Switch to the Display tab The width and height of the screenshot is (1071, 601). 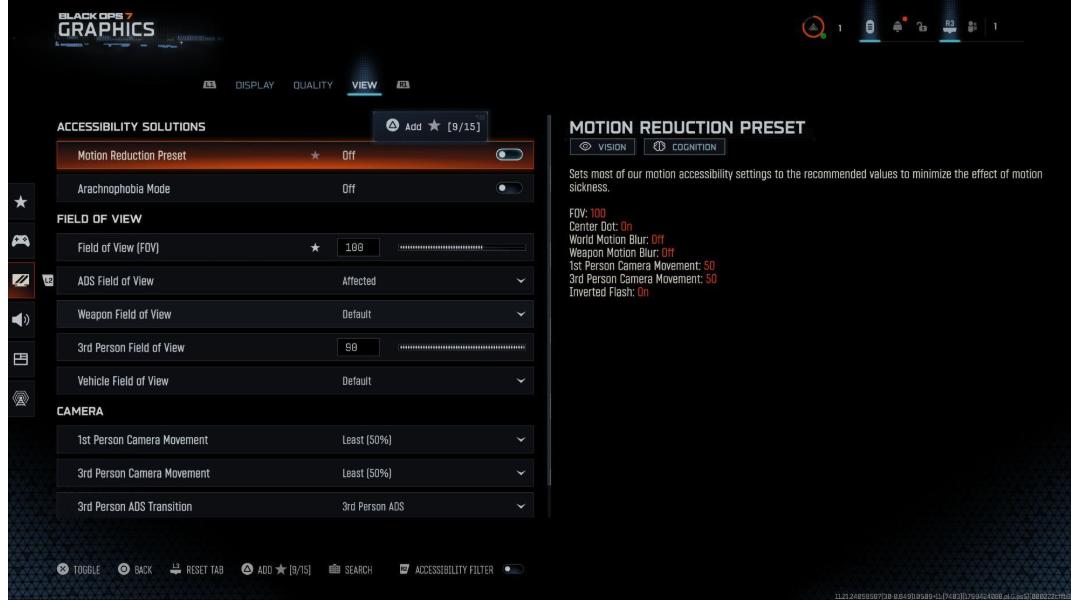[253, 85]
